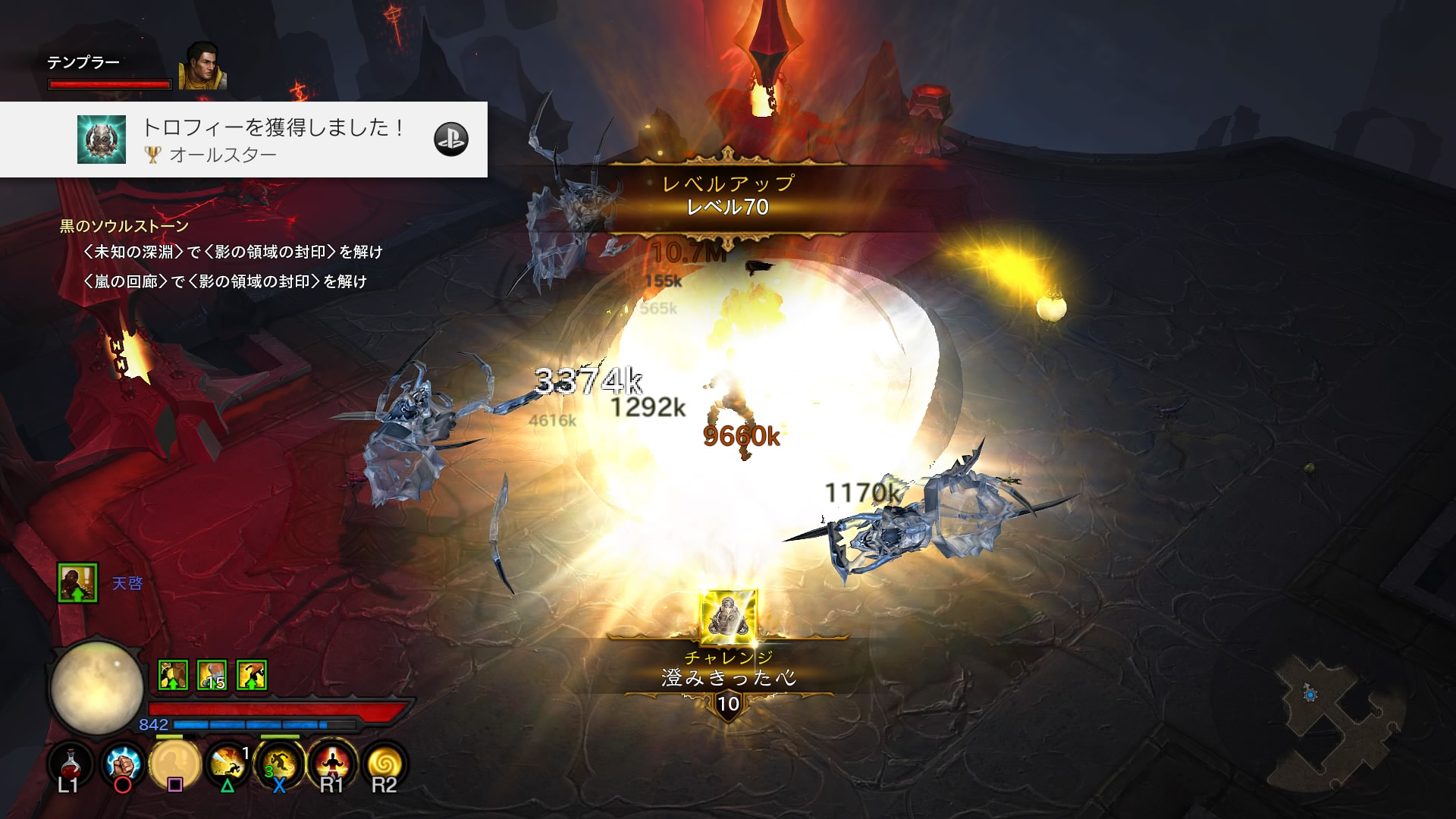Activate the golden running figure skill
1456x819 pixels.
point(279,763)
